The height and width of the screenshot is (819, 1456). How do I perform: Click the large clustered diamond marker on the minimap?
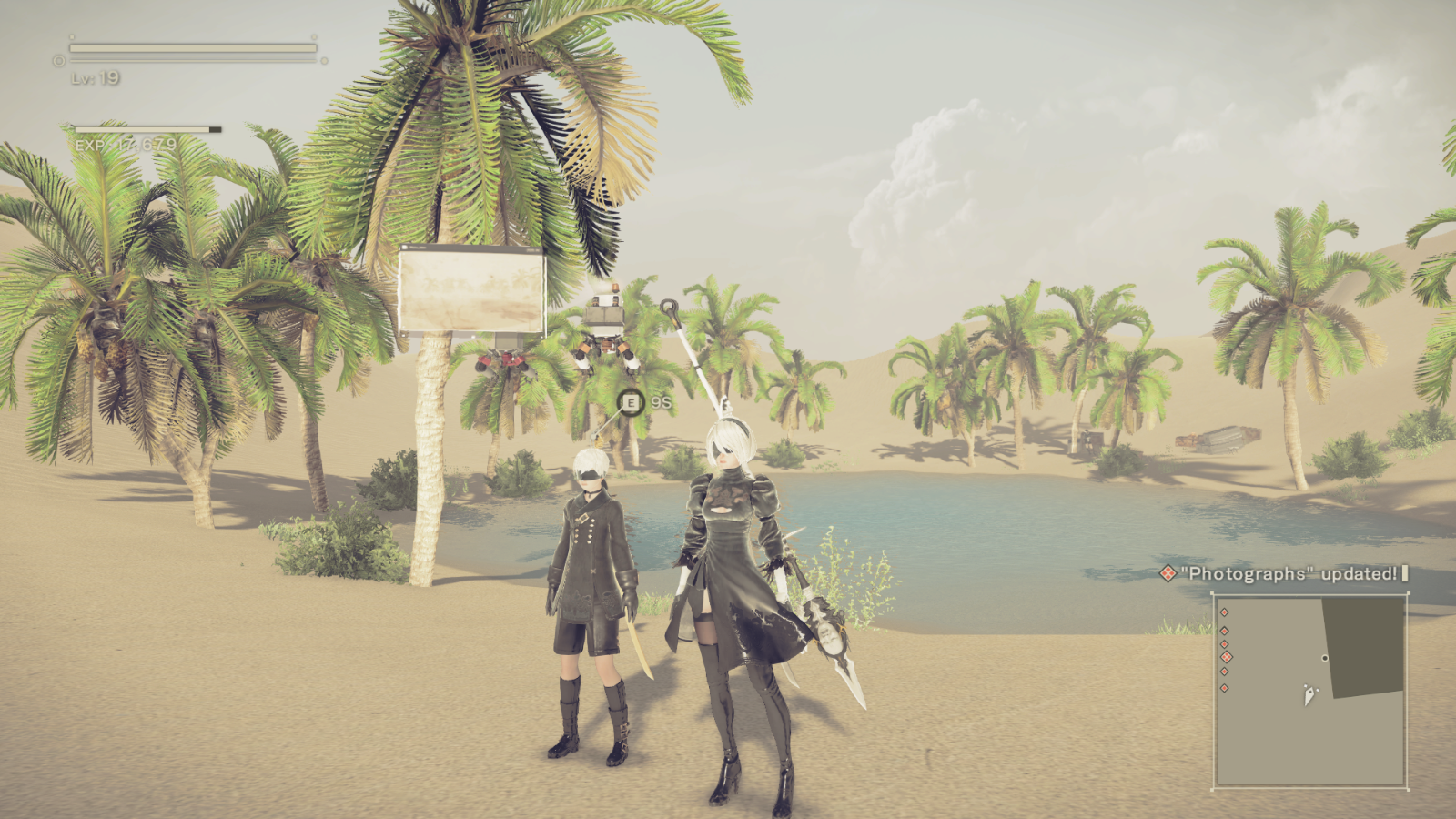pyautogui.click(x=1226, y=657)
